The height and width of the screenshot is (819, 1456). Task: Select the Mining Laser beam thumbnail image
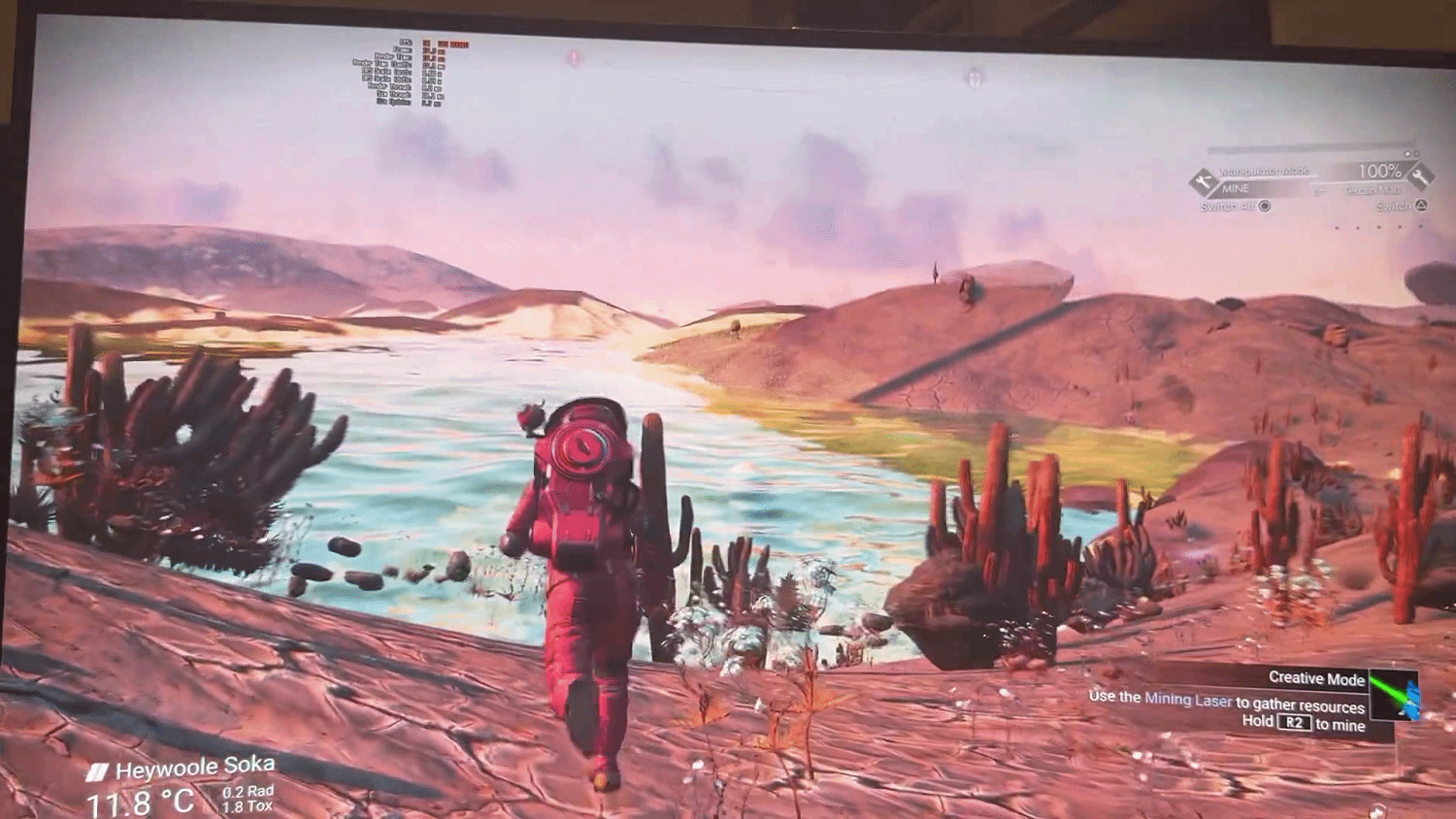[x=1394, y=696]
